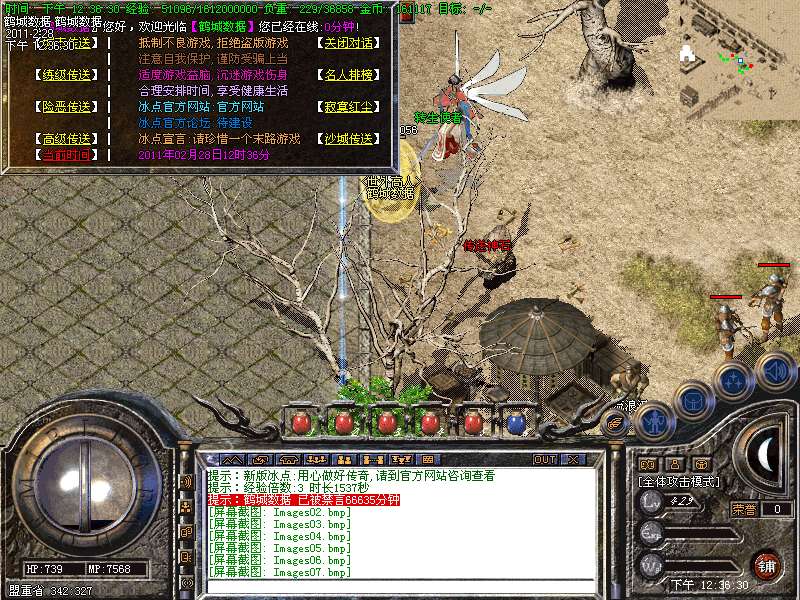Select the 险恶传送 teleport option
This screenshot has width=800, height=600.
tap(66, 107)
